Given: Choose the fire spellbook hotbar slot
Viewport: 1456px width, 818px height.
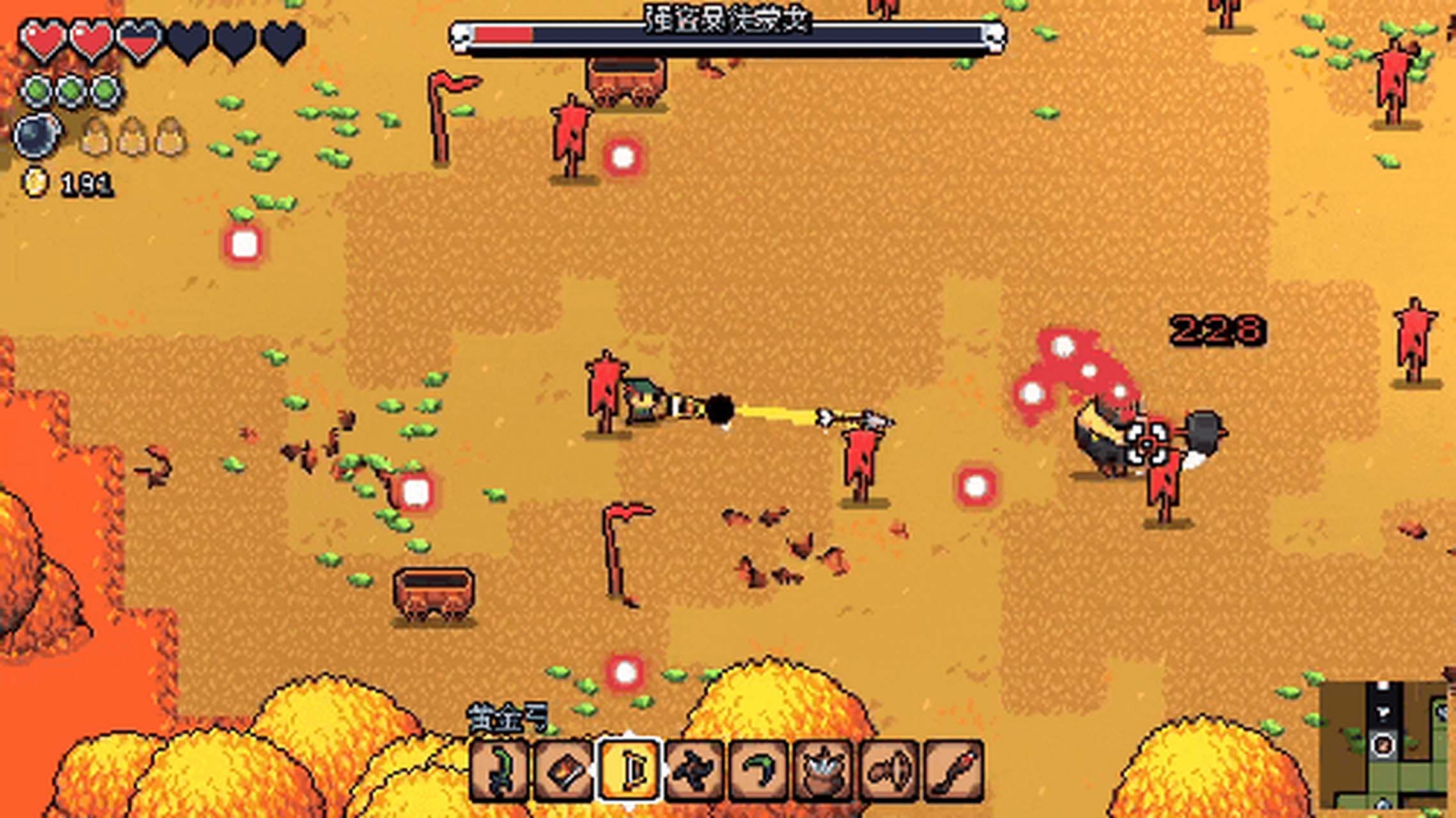Looking at the screenshot, I should [x=564, y=771].
